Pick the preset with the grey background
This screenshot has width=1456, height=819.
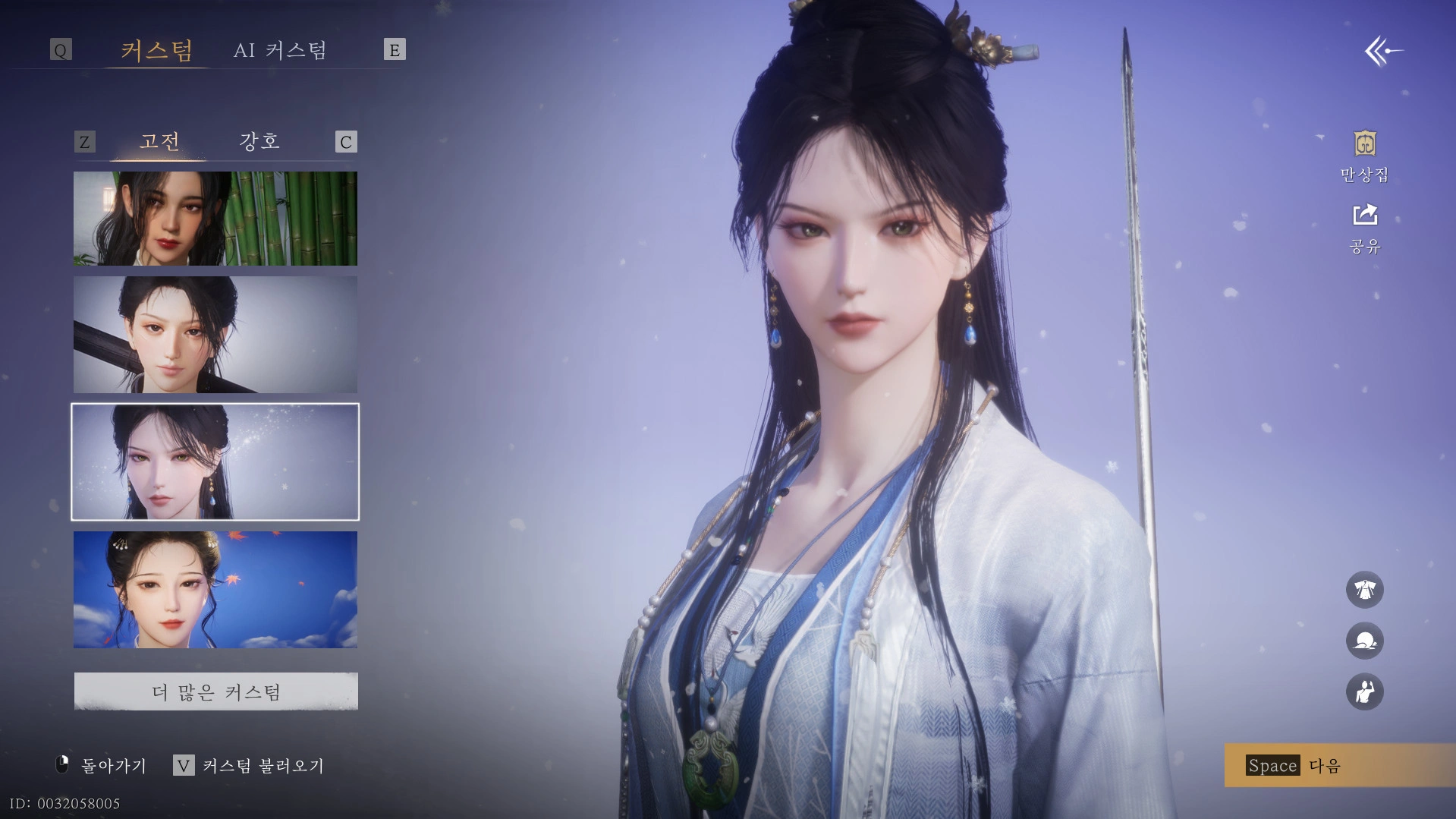(x=215, y=335)
